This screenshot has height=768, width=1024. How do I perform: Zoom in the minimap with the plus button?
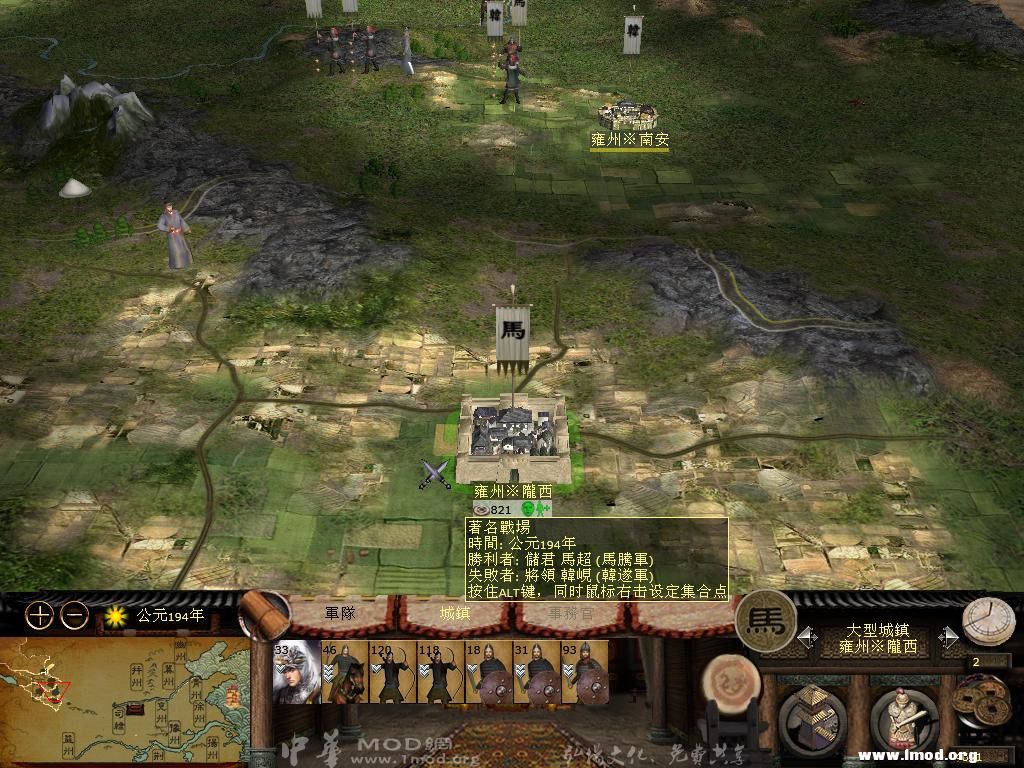tap(39, 616)
